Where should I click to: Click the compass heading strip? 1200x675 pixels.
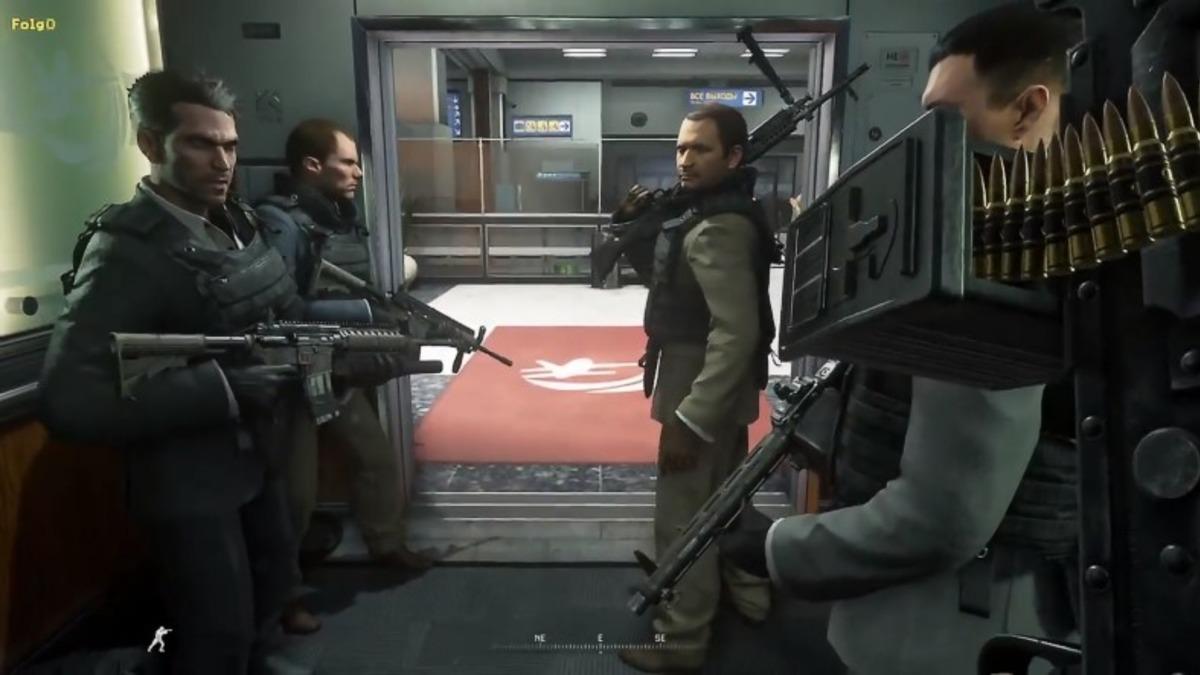598,640
